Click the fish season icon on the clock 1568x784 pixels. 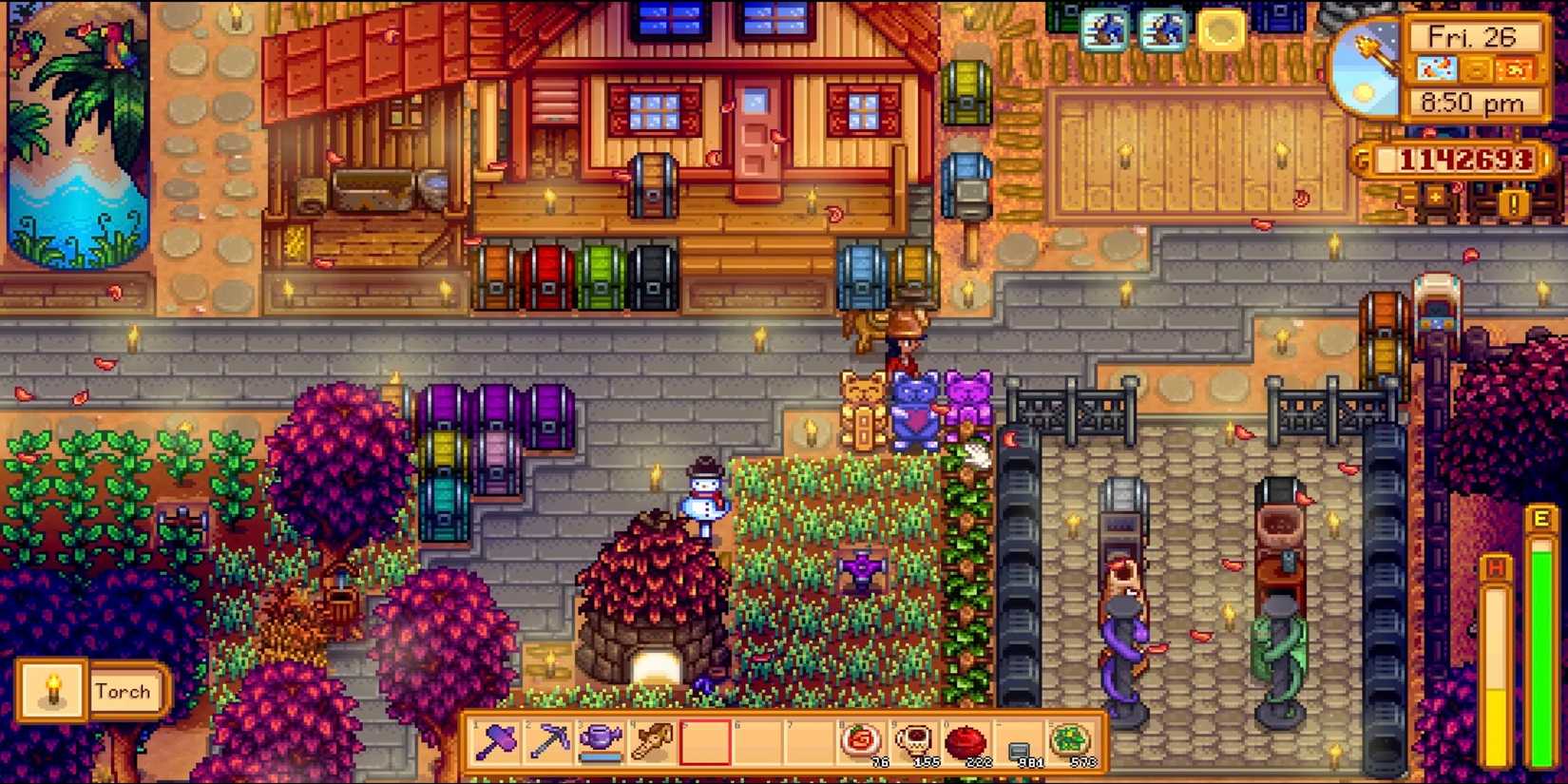[1438, 68]
